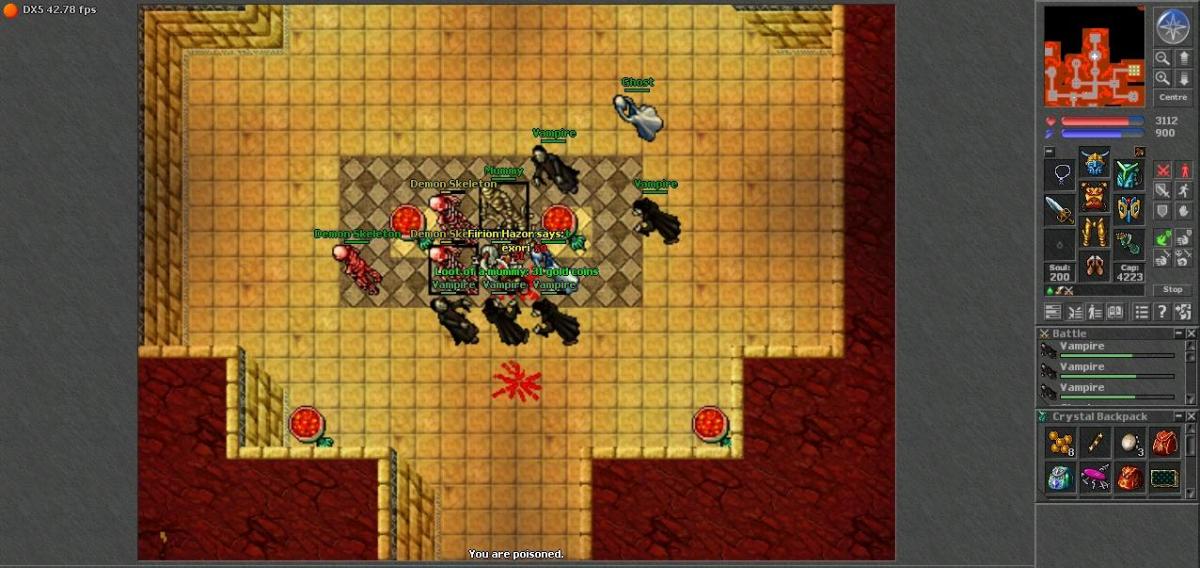Select the pink multi-tool item in backpack
Screen dimensions: 1200x568
point(1095,478)
